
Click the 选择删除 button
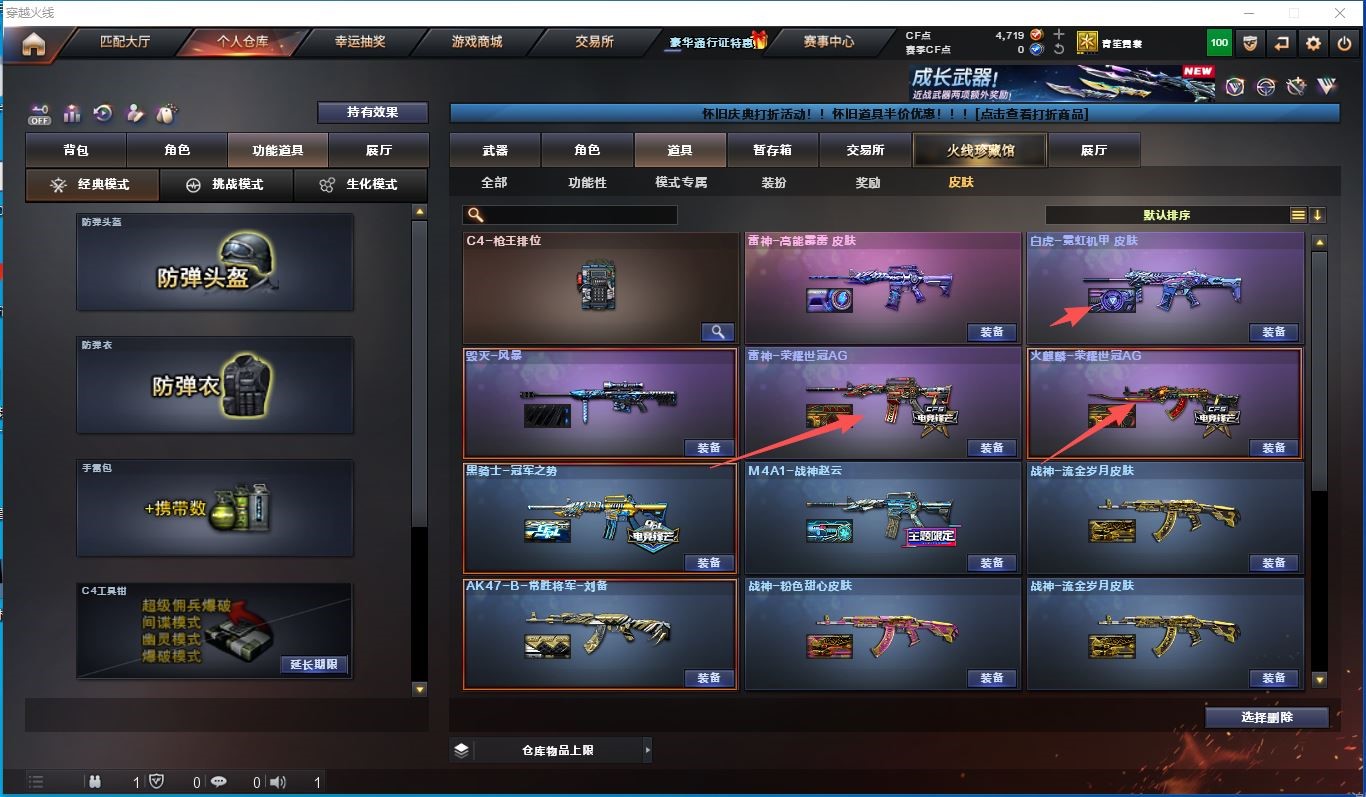pyautogui.click(x=1266, y=717)
